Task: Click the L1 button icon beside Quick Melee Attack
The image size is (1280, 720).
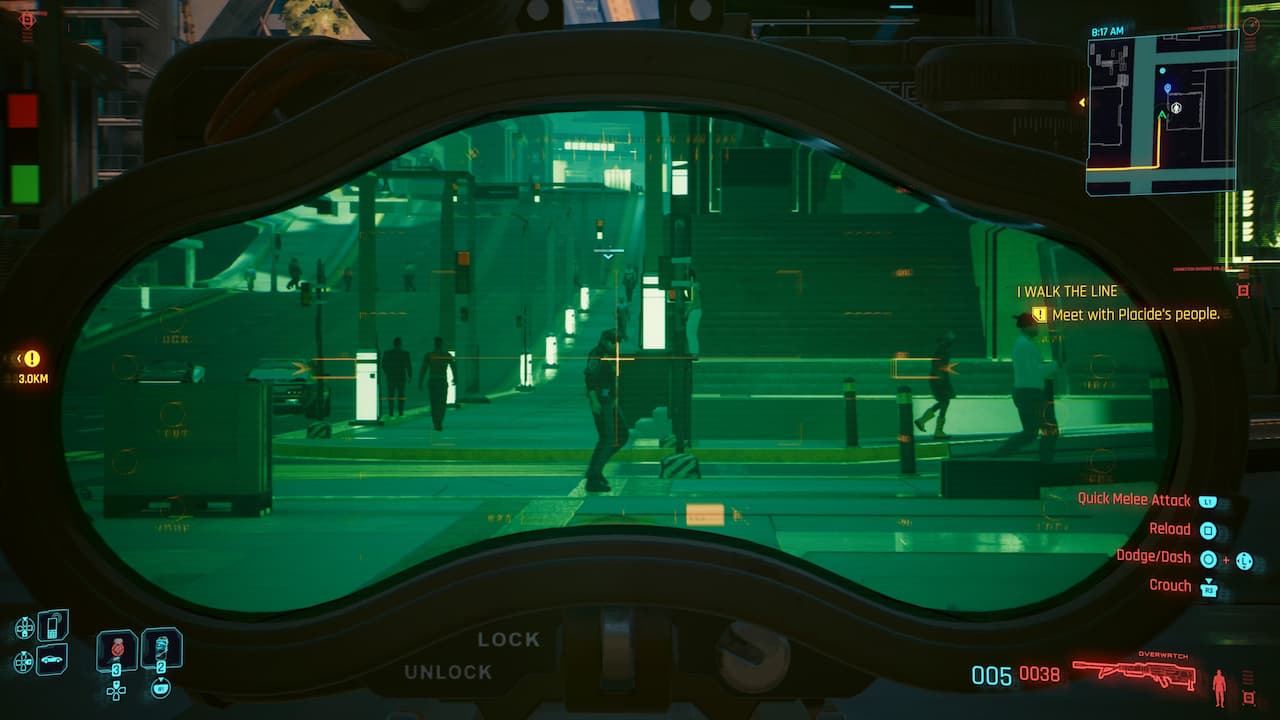Action: [x=1209, y=501]
